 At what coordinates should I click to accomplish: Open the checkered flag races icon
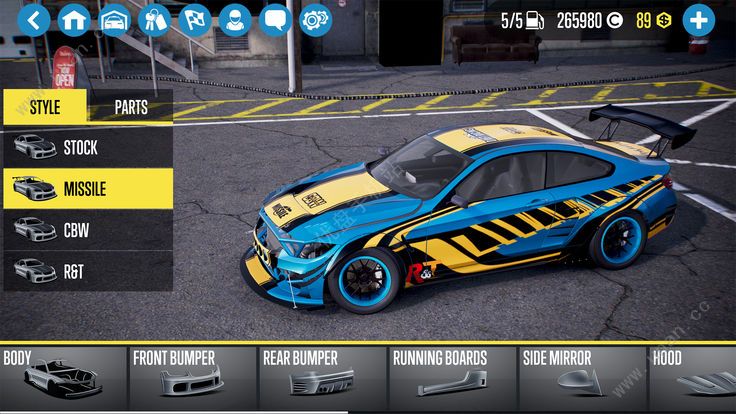[x=194, y=19]
